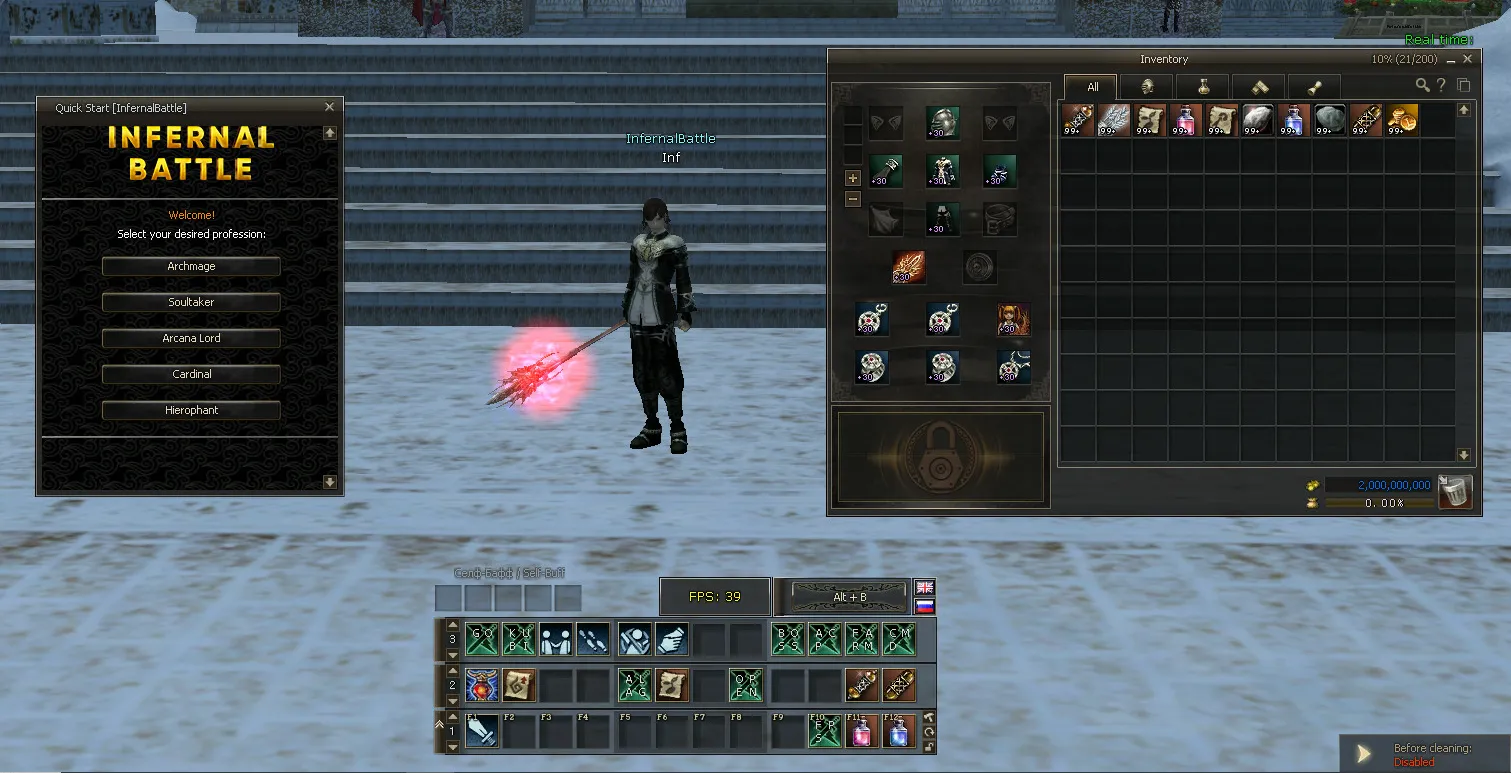The height and width of the screenshot is (773, 1511).
Task: Choose the Archmage profession
Action: [191, 267]
